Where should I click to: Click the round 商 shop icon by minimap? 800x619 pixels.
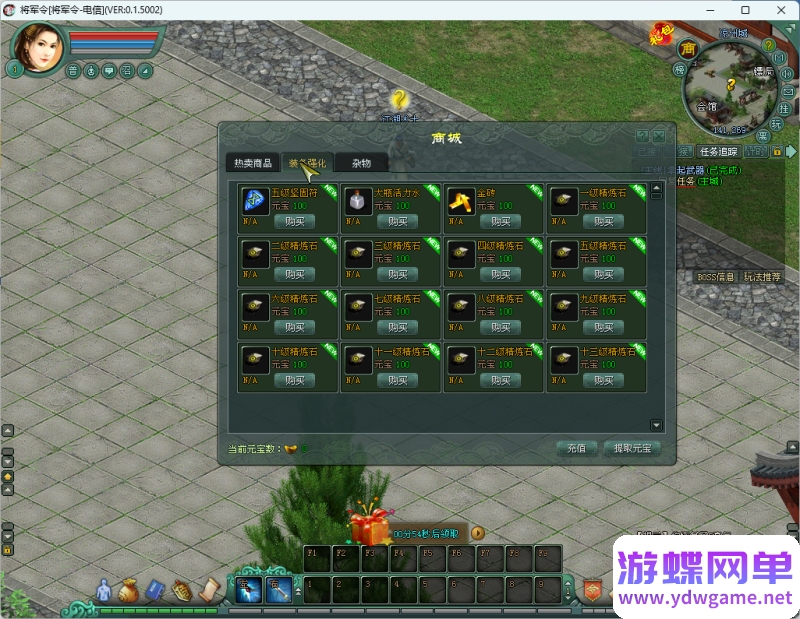(x=687, y=48)
